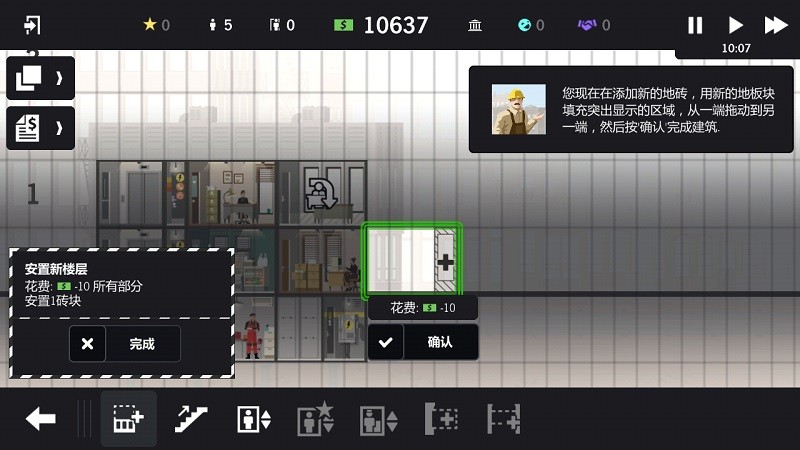Expand the stacked layers panel

(x=40, y=77)
